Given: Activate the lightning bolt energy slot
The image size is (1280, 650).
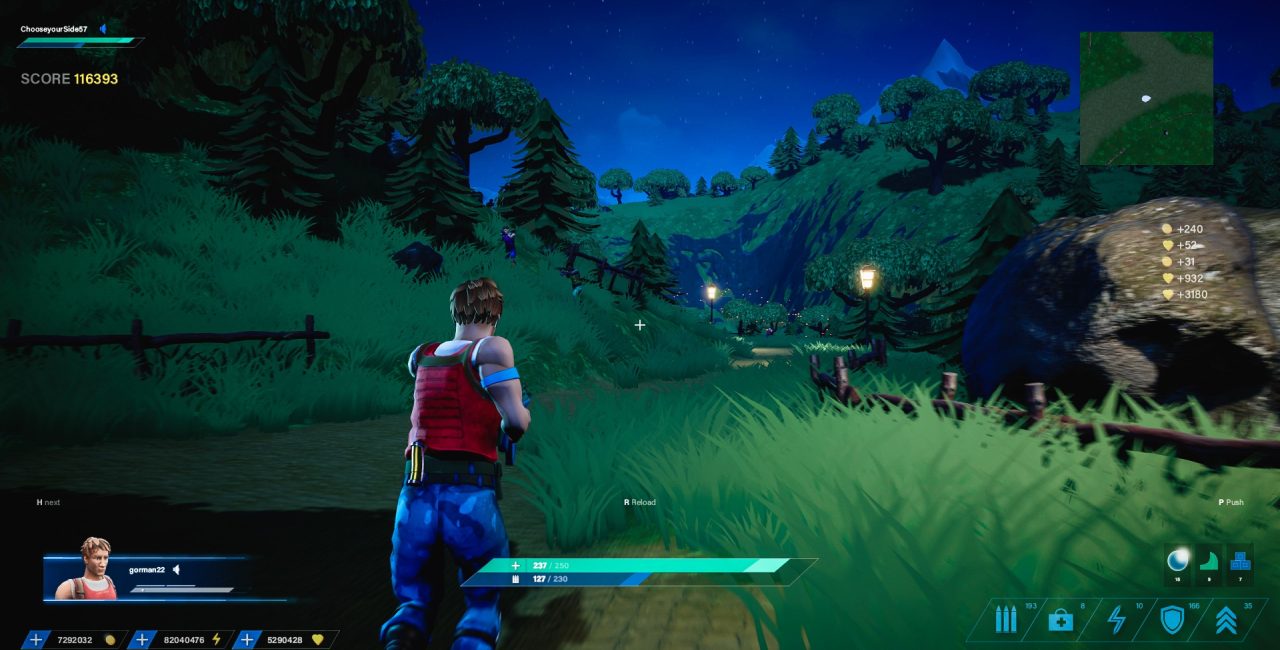Looking at the screenshot, I should point(1117,620).
